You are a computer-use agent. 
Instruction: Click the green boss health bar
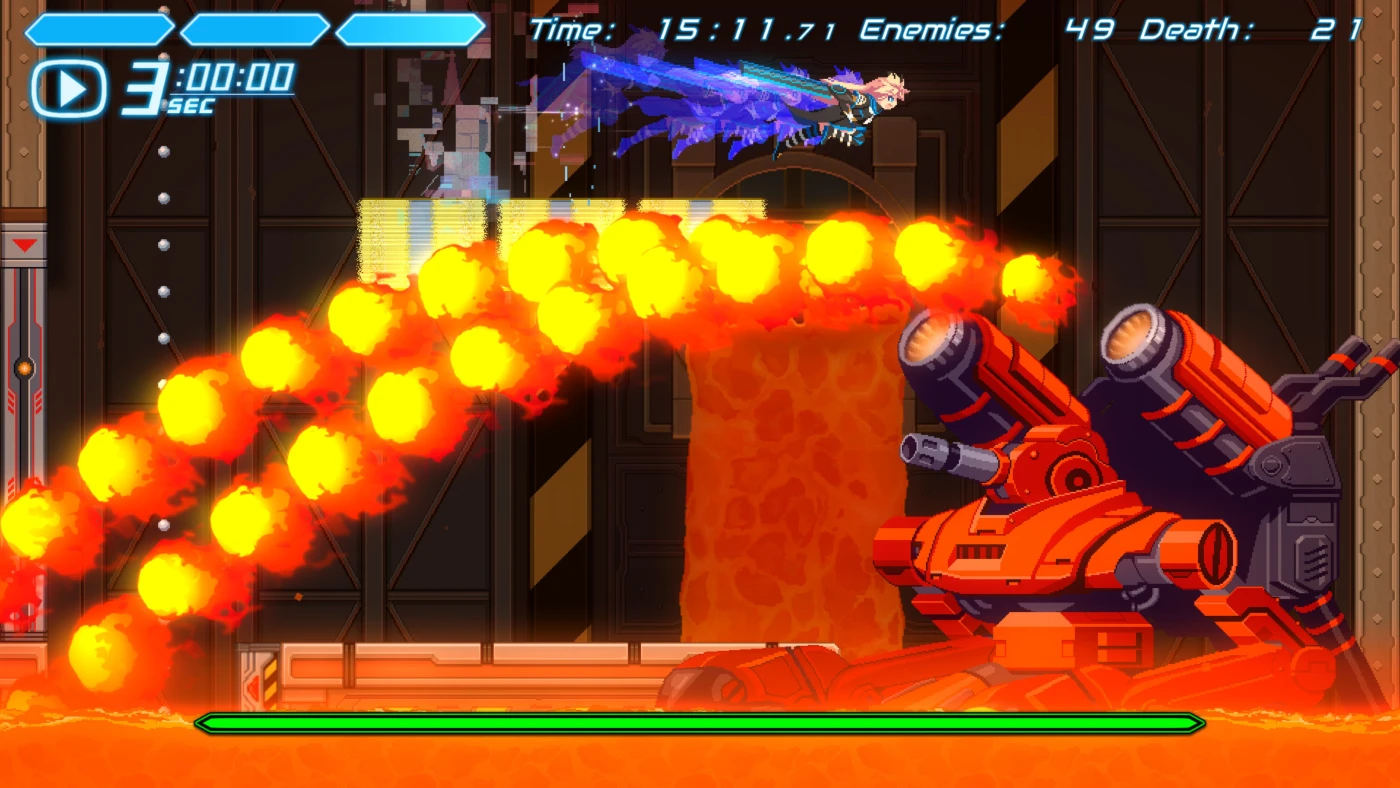(x=700, y=722)
